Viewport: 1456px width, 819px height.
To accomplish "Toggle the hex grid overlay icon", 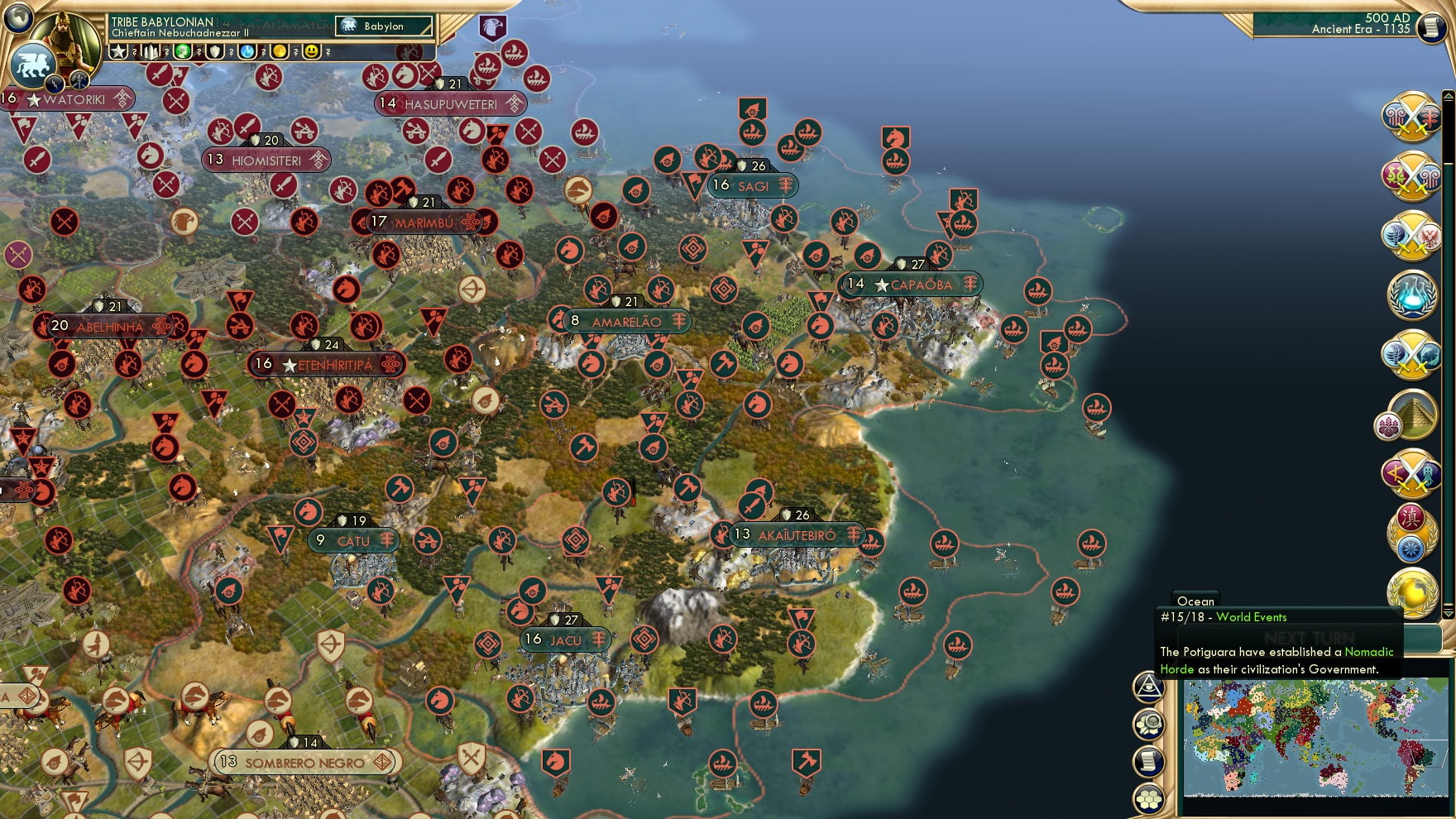I will [x=1147, y=797].
